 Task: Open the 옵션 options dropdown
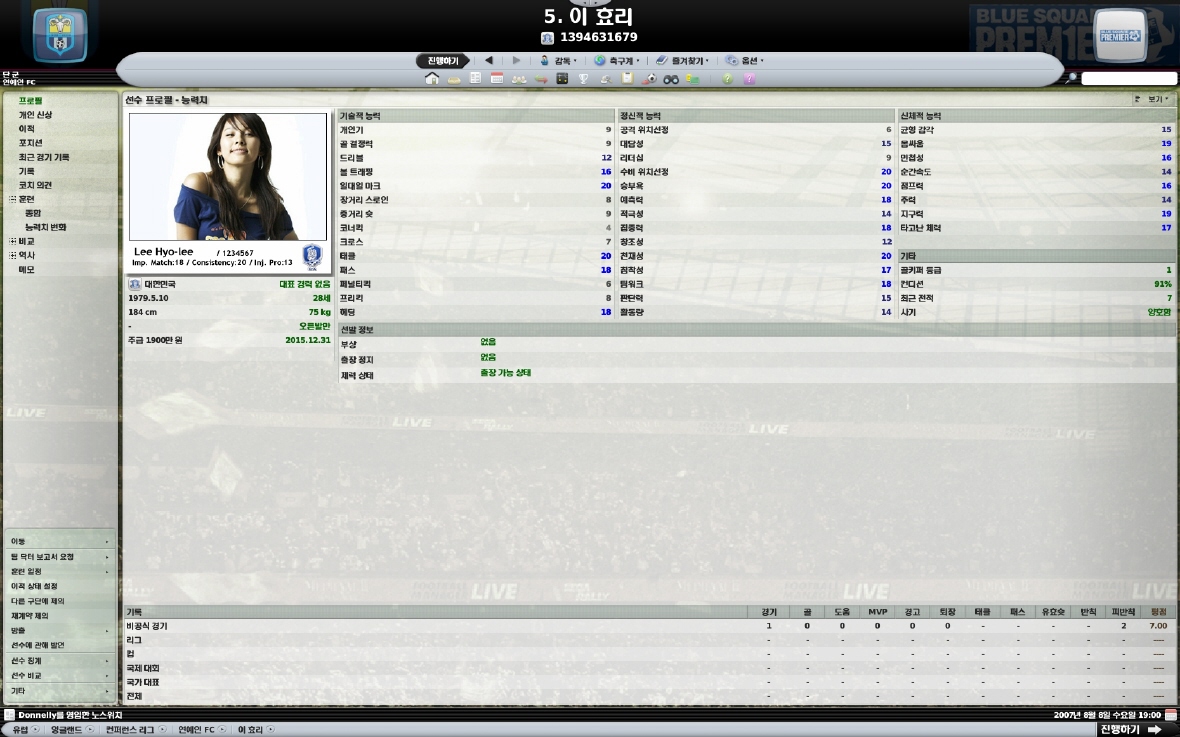pos(745,61)
